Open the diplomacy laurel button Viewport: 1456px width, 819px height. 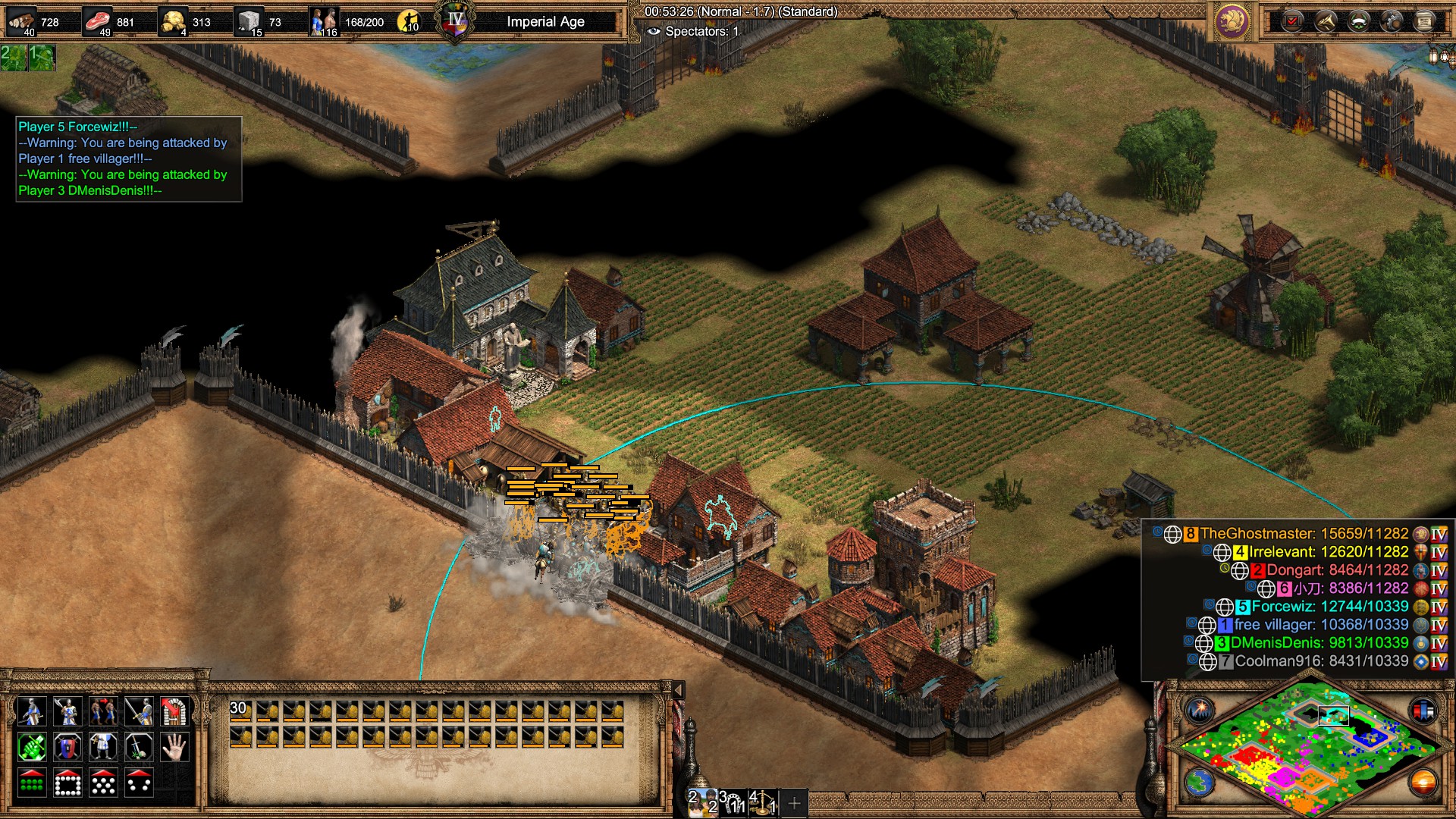(1359, 21)
